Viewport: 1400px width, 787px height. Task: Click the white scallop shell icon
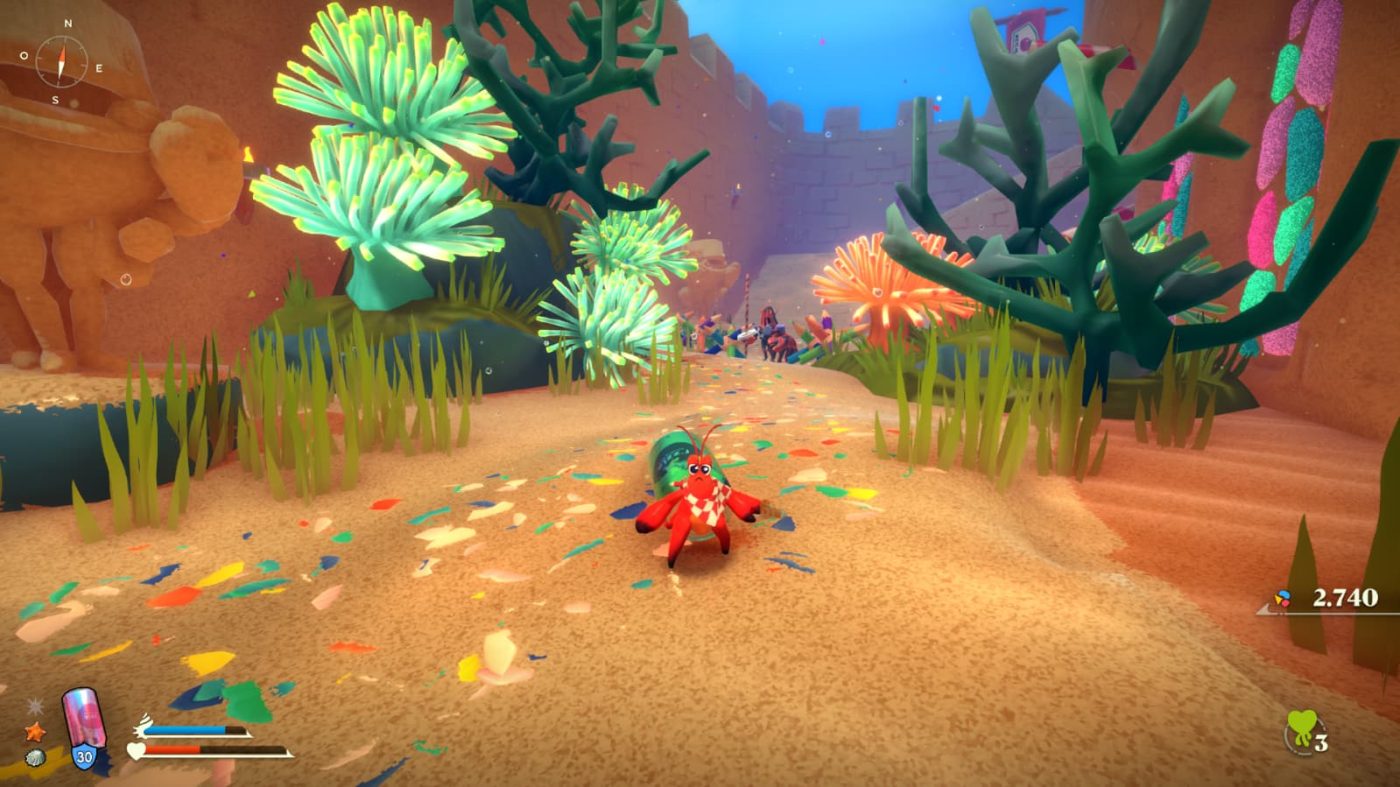34,757
